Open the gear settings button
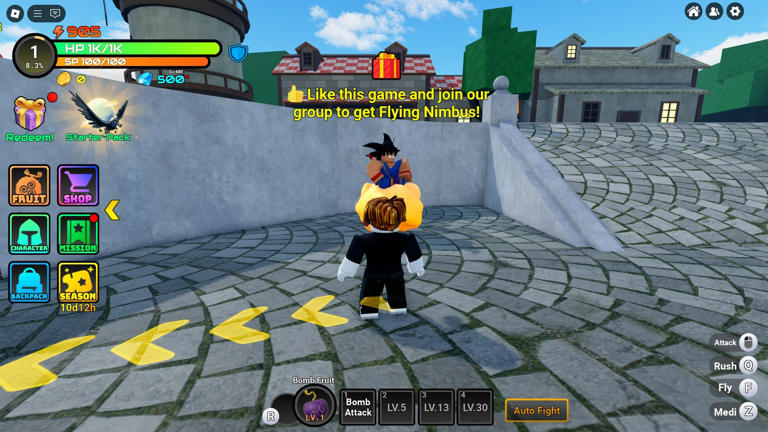Viewport: 768px width, 432px height. [735, 12]
